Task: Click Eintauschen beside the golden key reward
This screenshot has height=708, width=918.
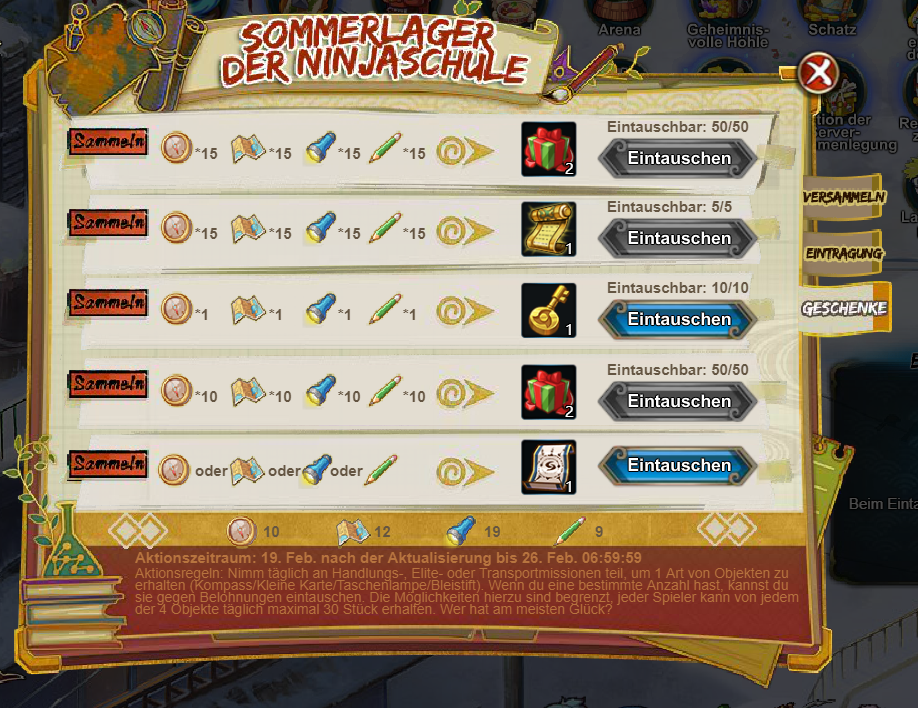Action: [x=678, y=319]
